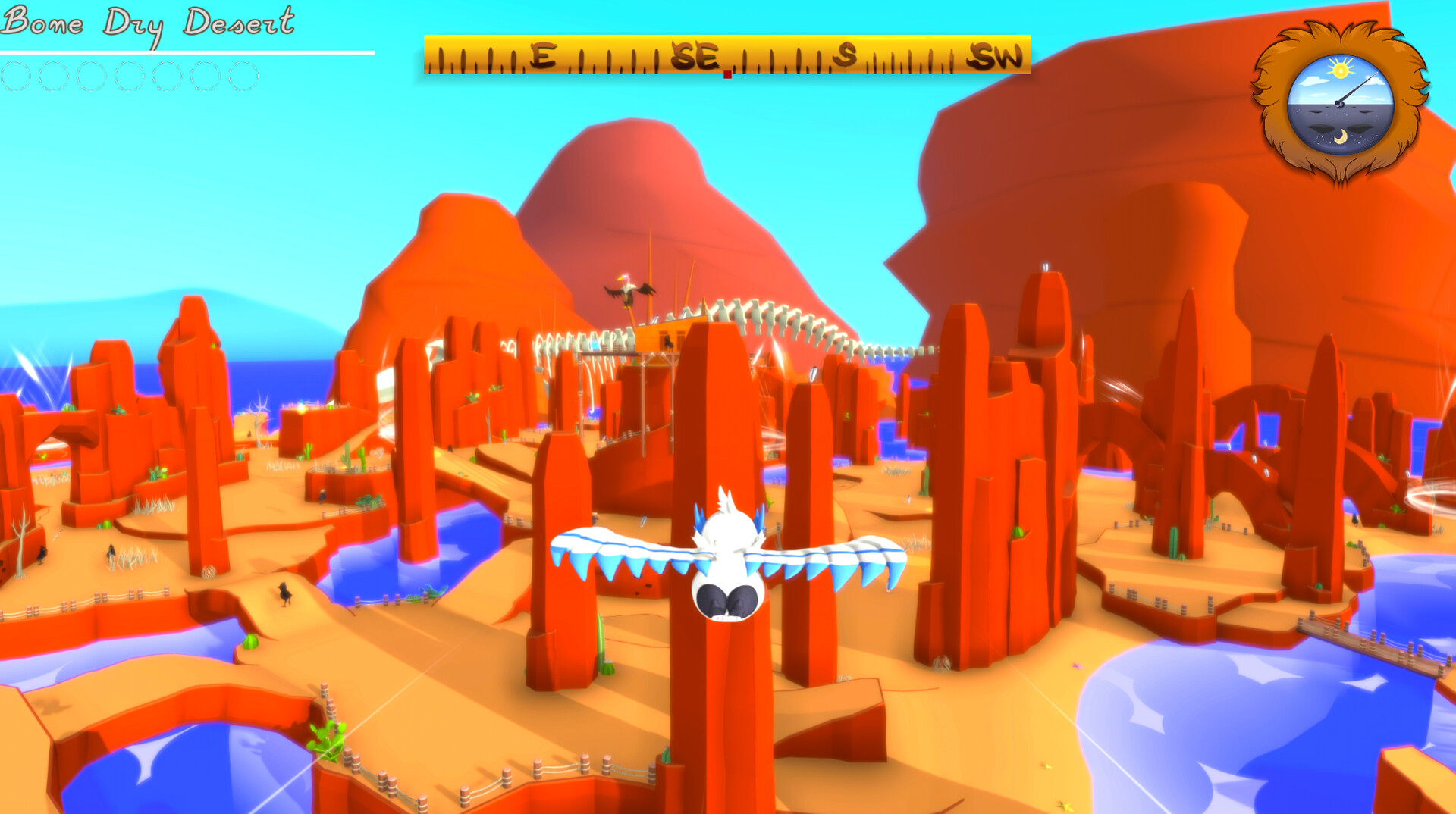1456x814 pixels.
Task: Toggle the first dashed collectible circle
Action: pos(15,76)
